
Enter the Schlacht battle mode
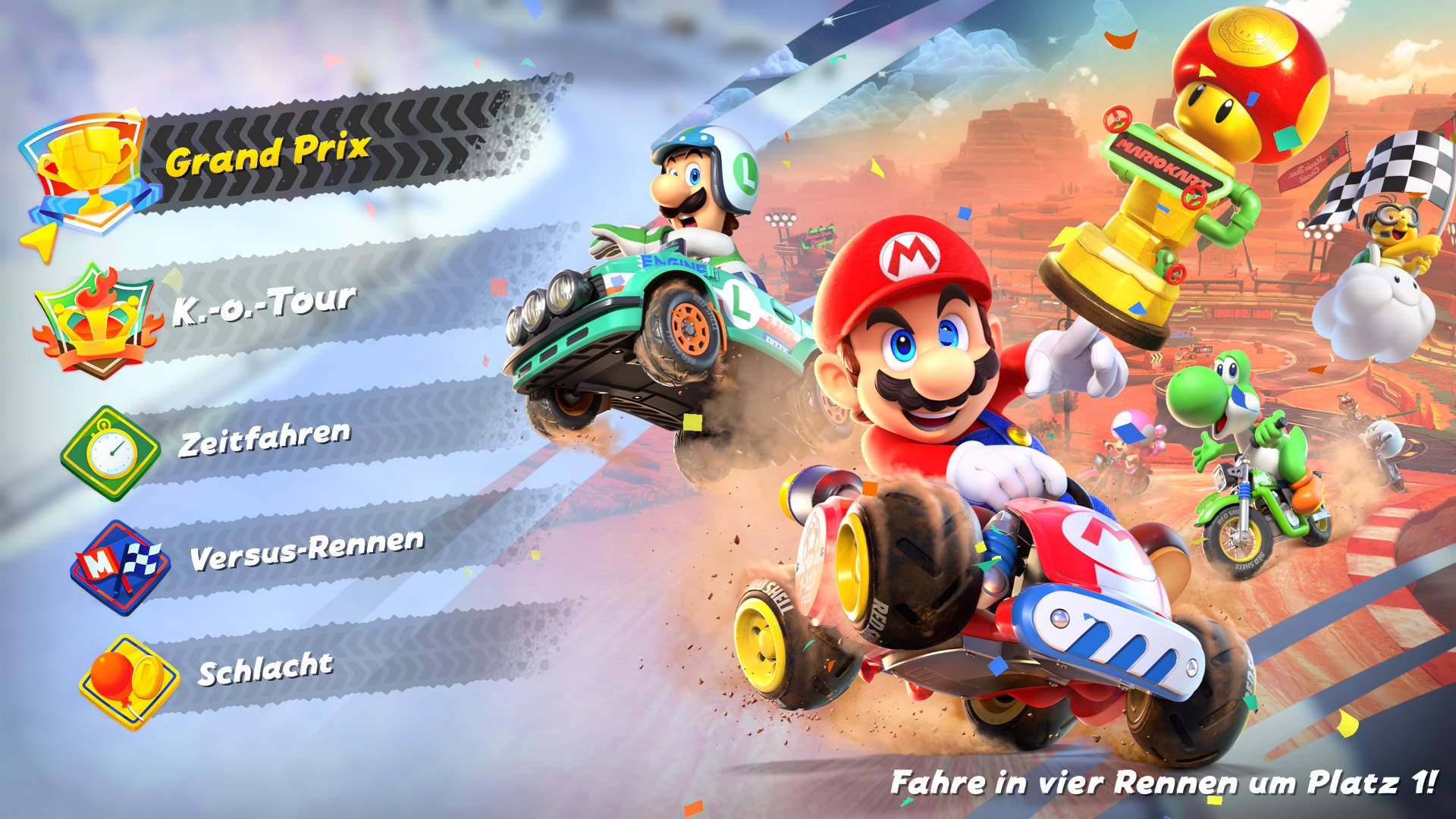click(265, 669)
